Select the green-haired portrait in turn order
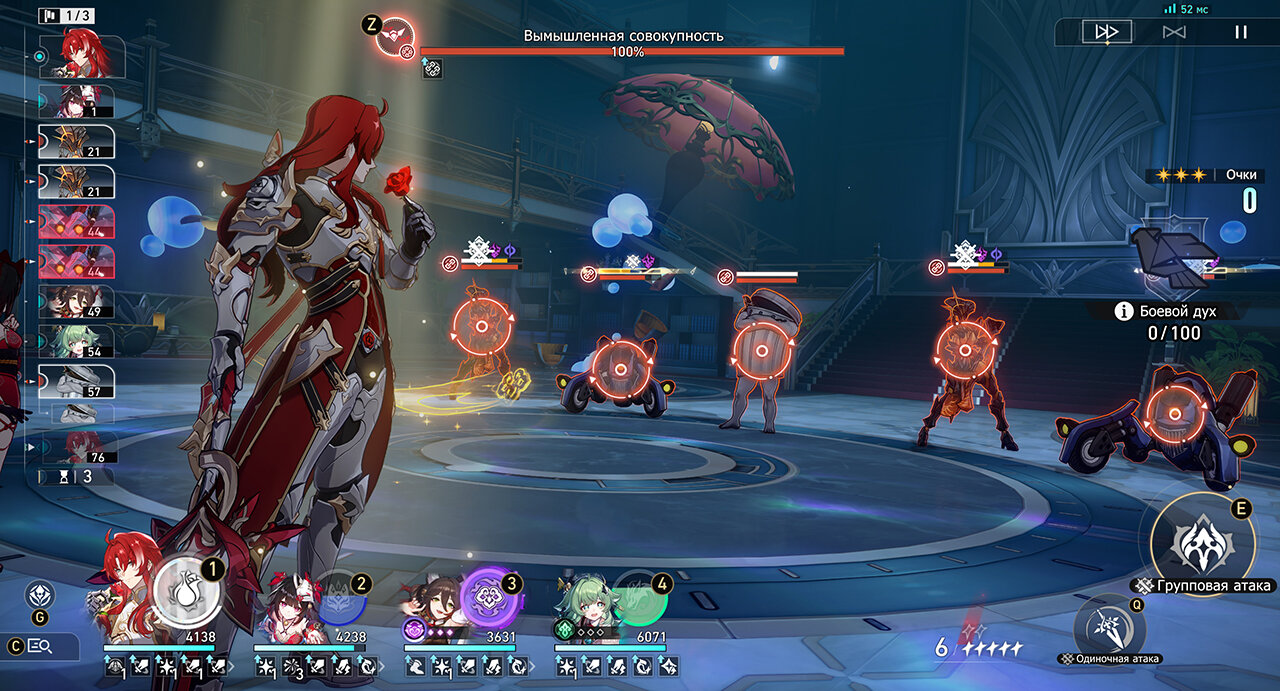 pyautogui.click(x=76, y=341)
